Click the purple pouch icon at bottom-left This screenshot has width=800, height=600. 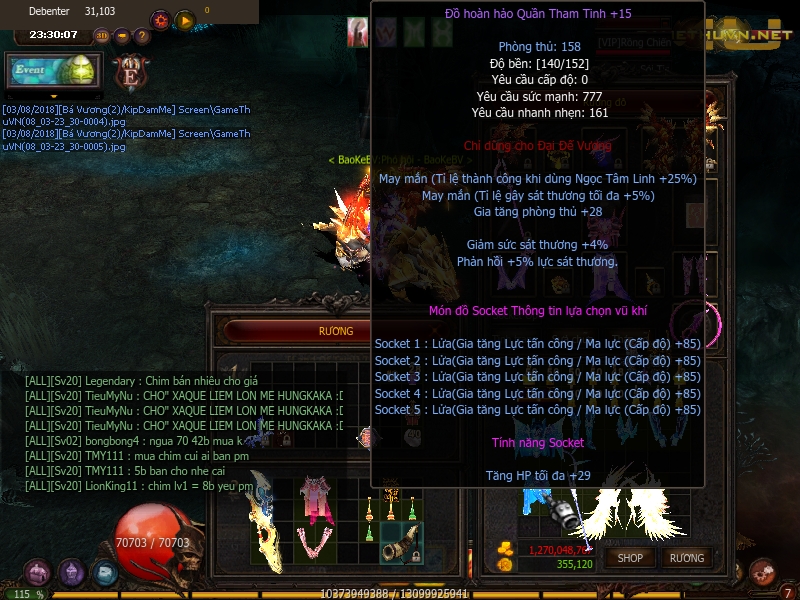tap(38, 572)
